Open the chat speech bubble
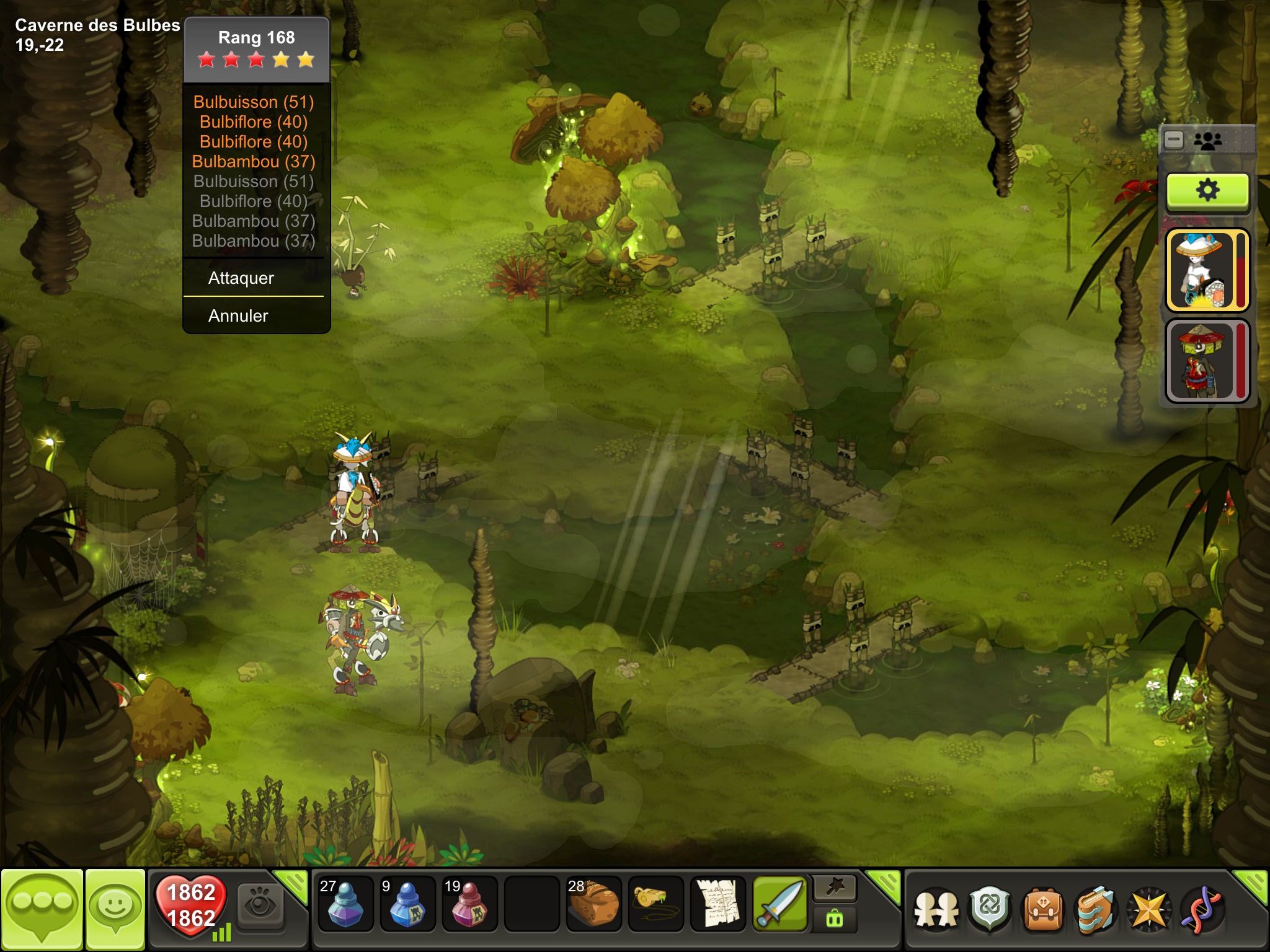This screenshot has width=1270, height=952. point(42,908)
